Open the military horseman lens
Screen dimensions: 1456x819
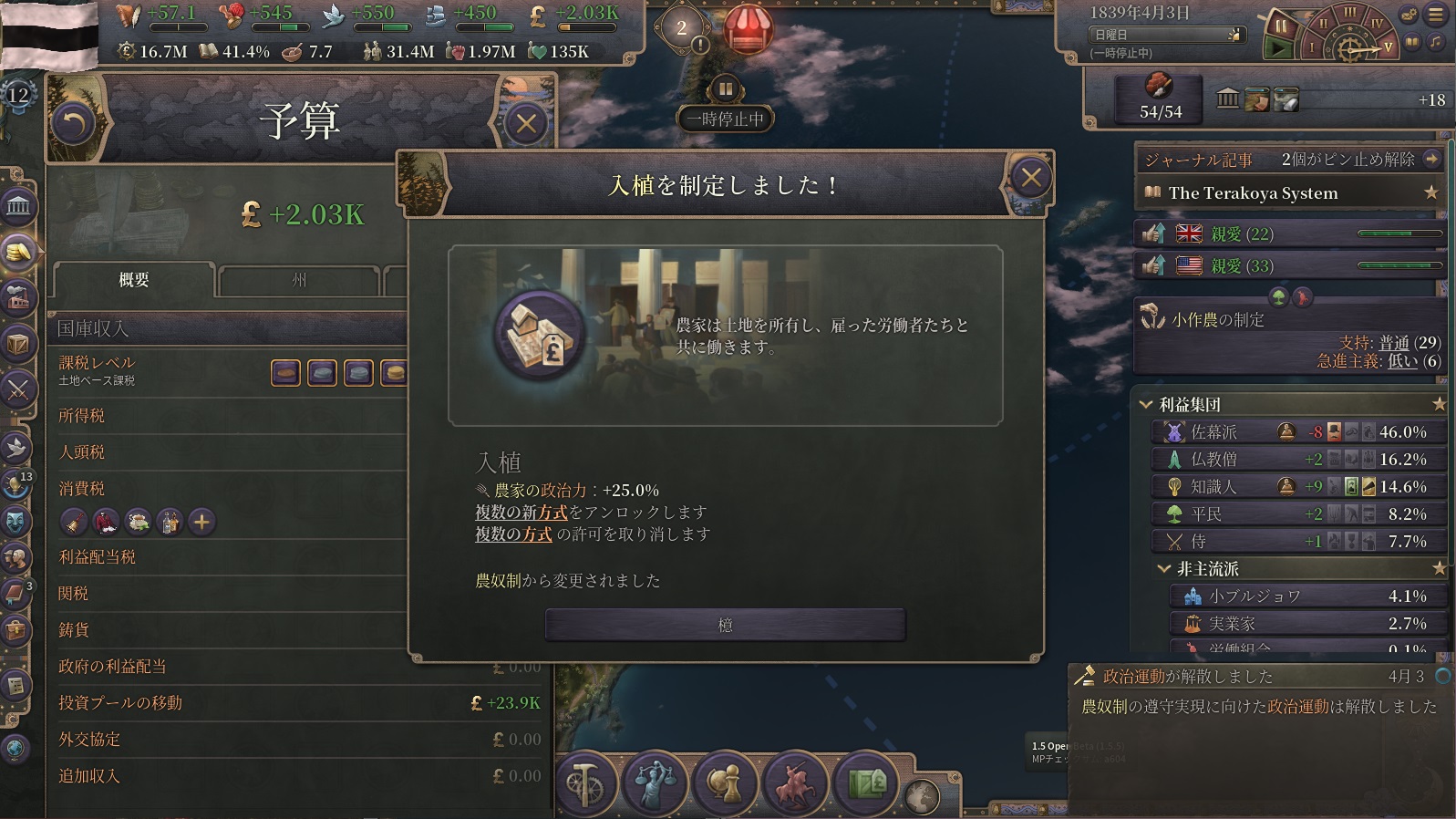pos(793,783)
